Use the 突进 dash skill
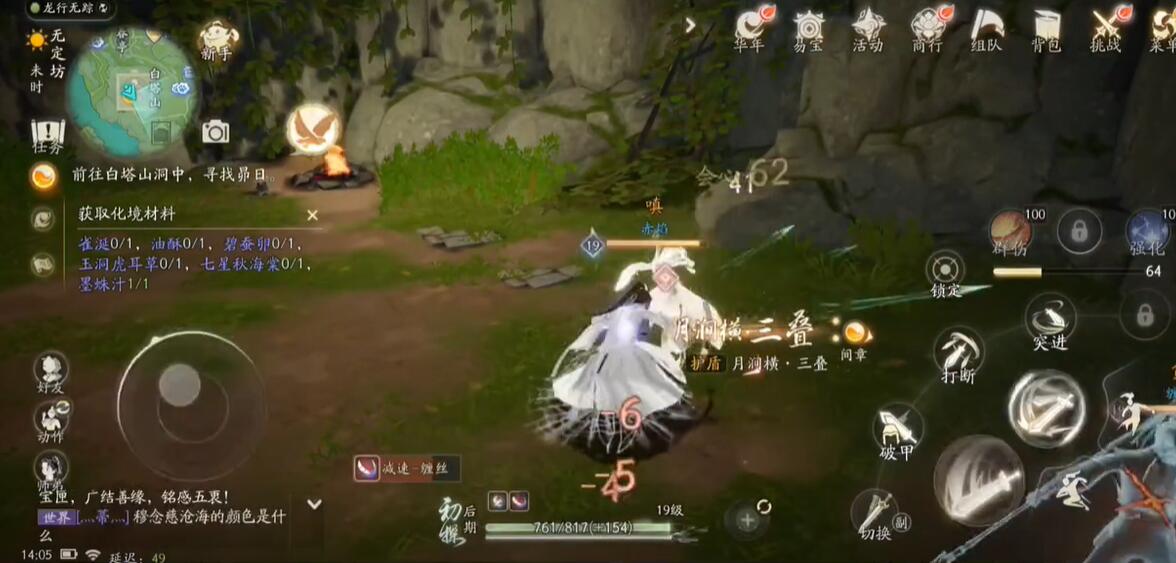Screen dimensions: 1176x563 (x=1050, y=320)
